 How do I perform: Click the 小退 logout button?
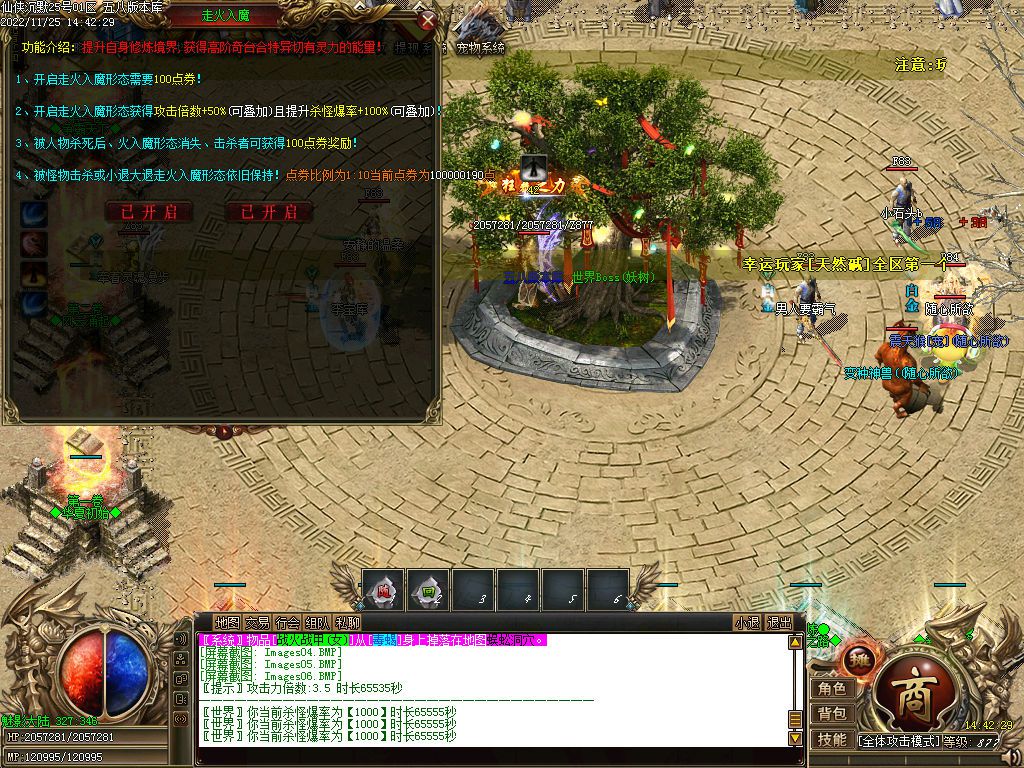pyautogui.click(x=747, y=622)
